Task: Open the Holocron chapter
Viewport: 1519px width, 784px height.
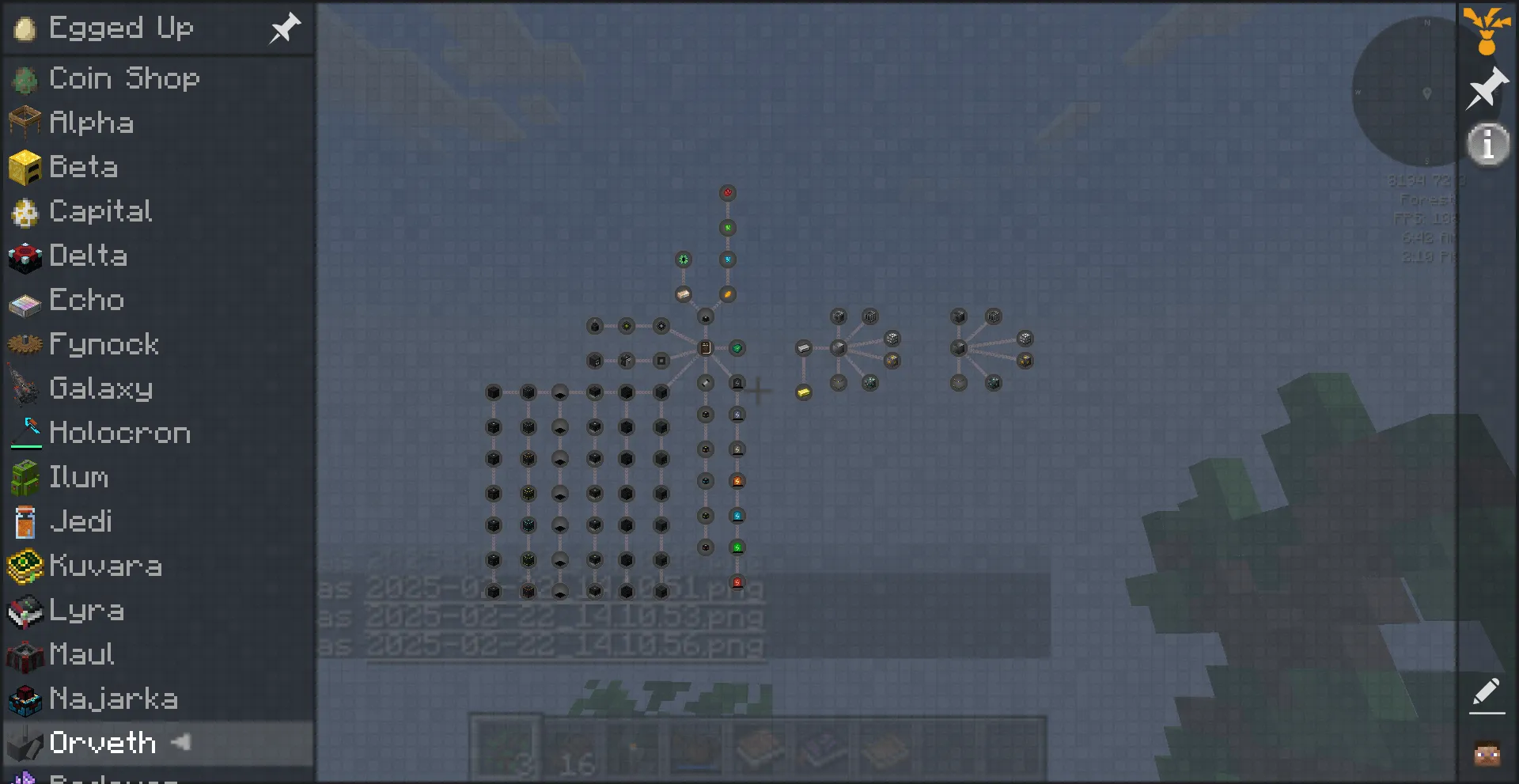Action: click(119, 433)
